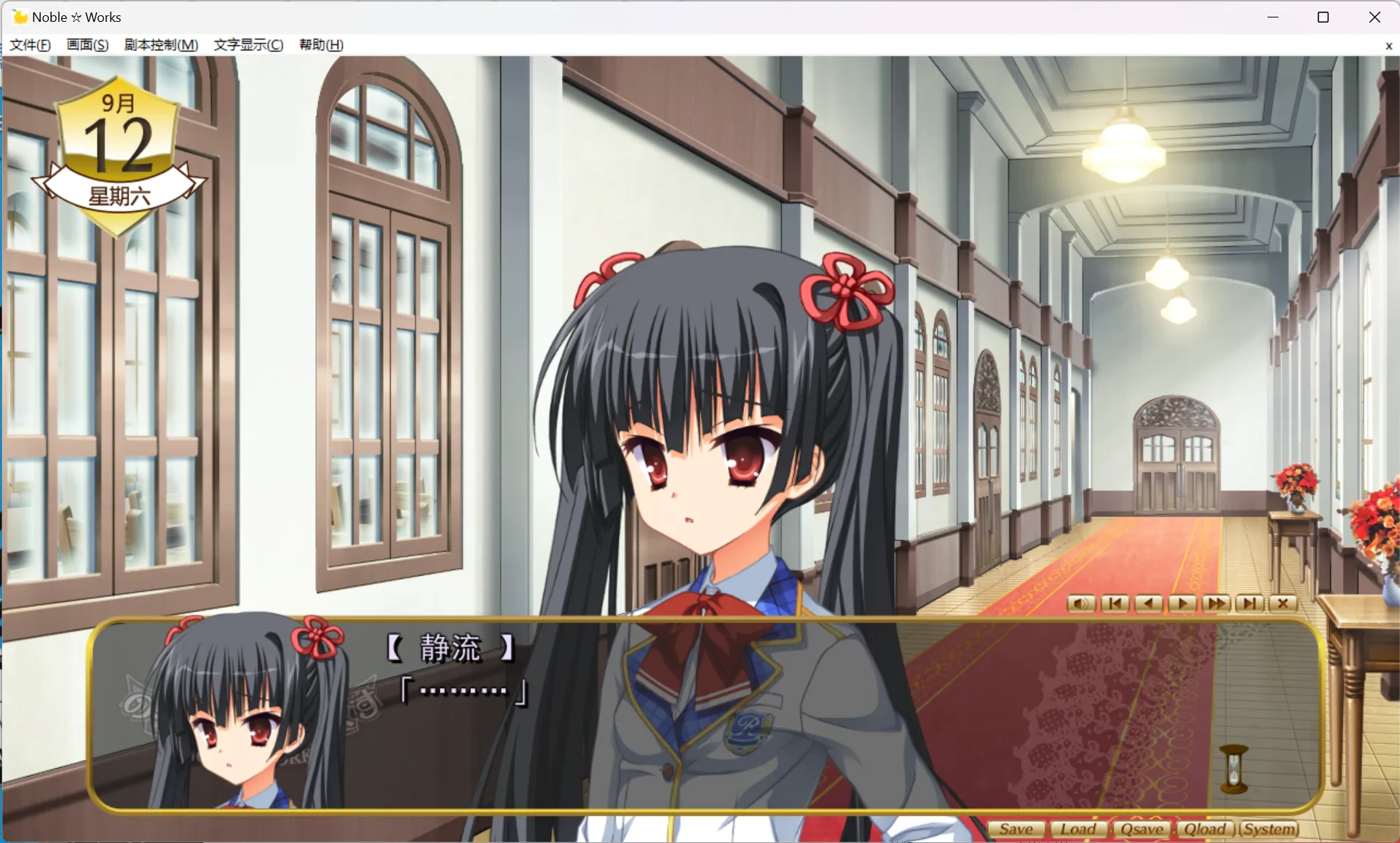Screen dimensions: 1400x843
Task: Open the Save screen
Action: [1016, 828]
